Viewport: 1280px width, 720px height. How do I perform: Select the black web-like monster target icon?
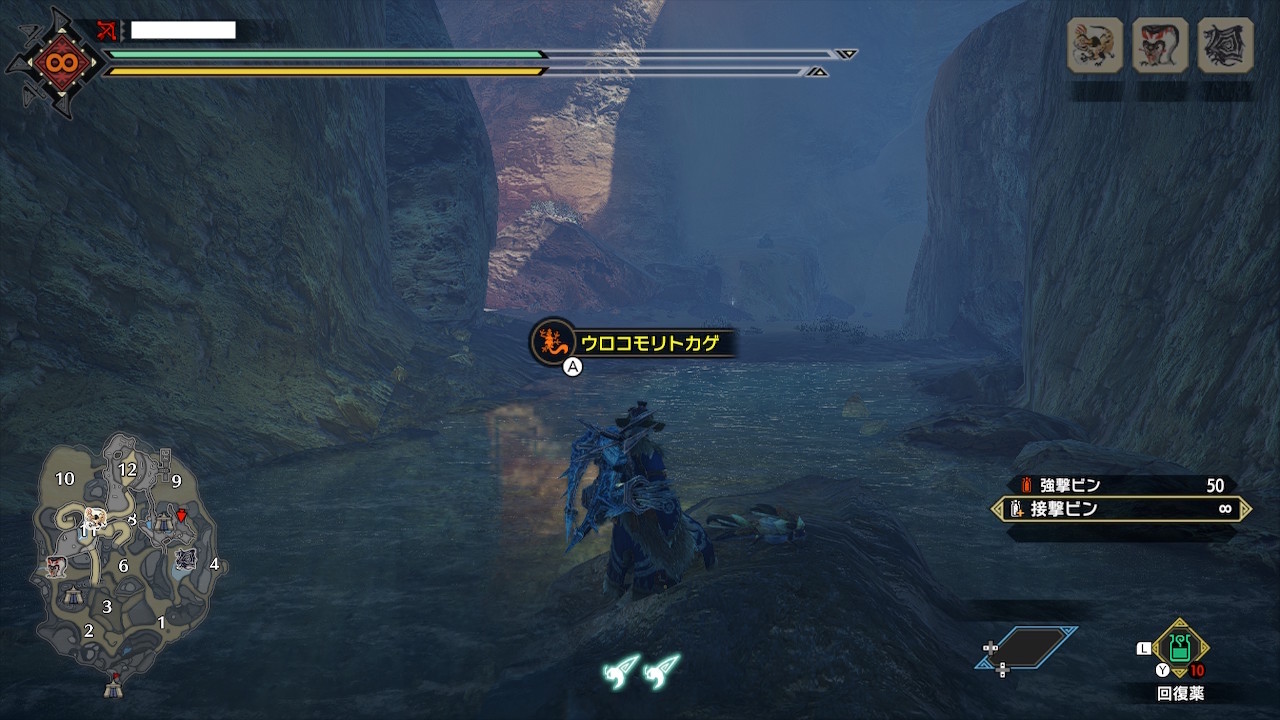(x=1225, y=45)
